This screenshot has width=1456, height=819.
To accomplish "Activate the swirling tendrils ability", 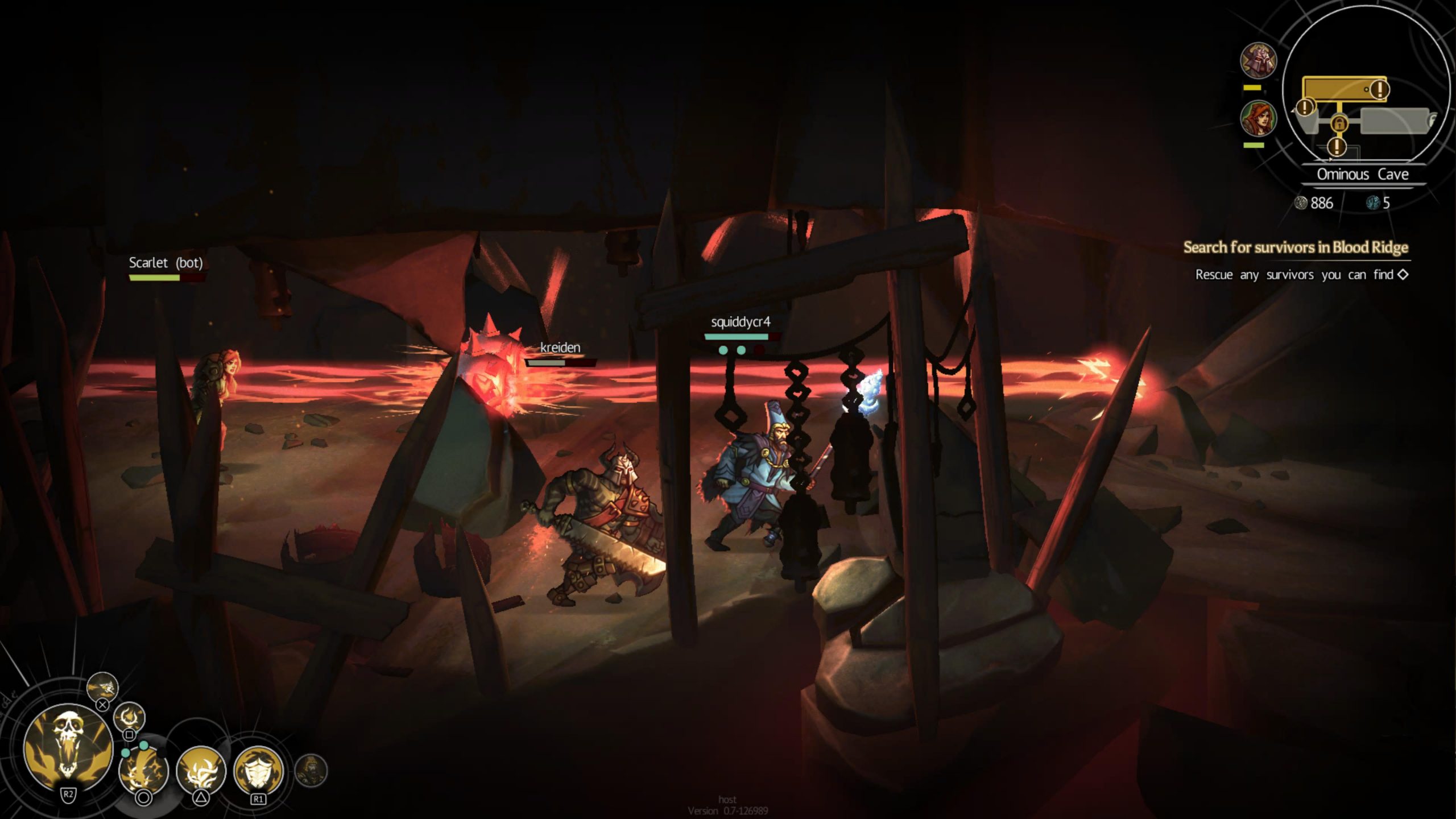I will (x=201, y=771).
